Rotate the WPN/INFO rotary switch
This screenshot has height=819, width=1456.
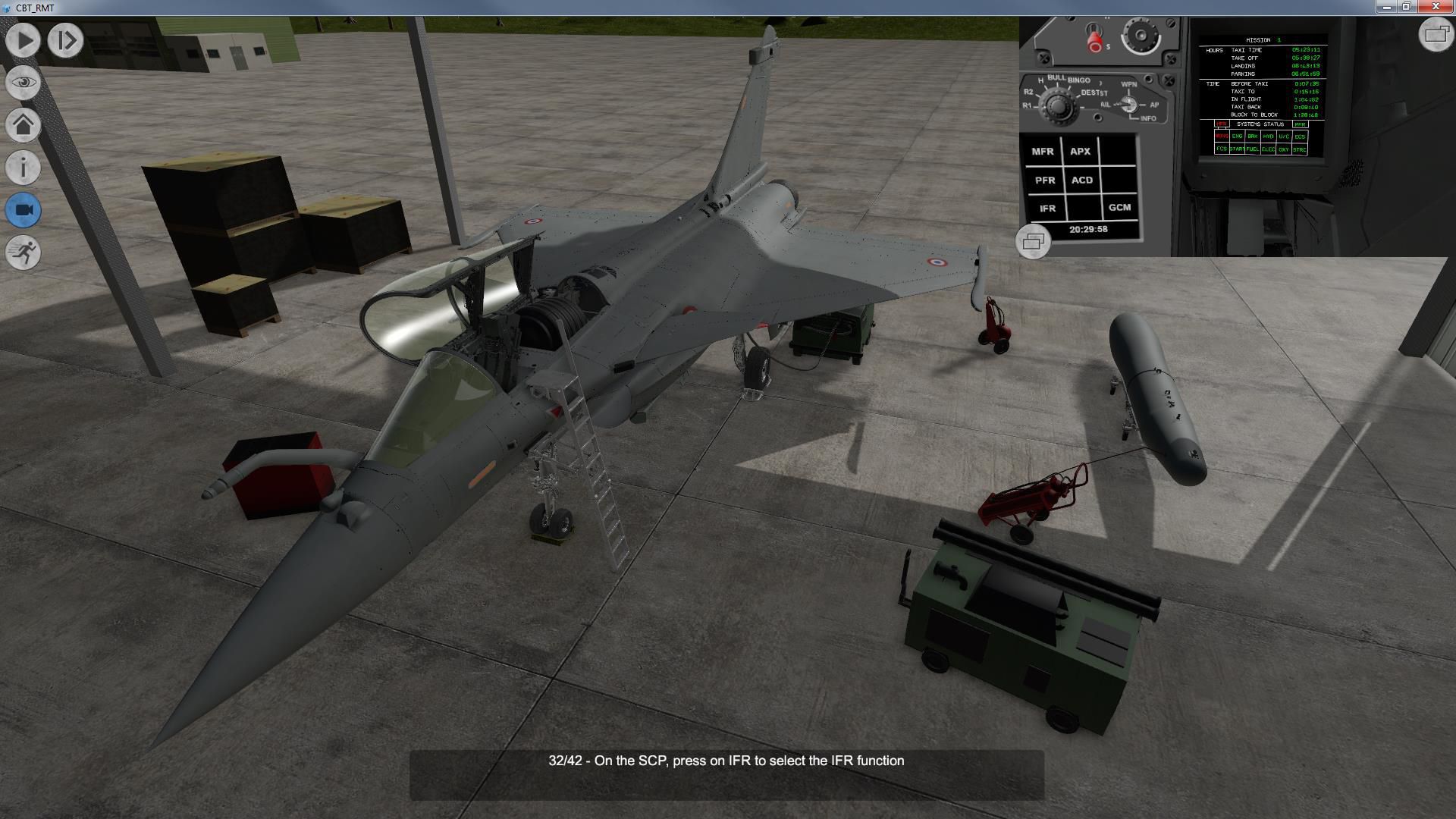coord(1129,105)
